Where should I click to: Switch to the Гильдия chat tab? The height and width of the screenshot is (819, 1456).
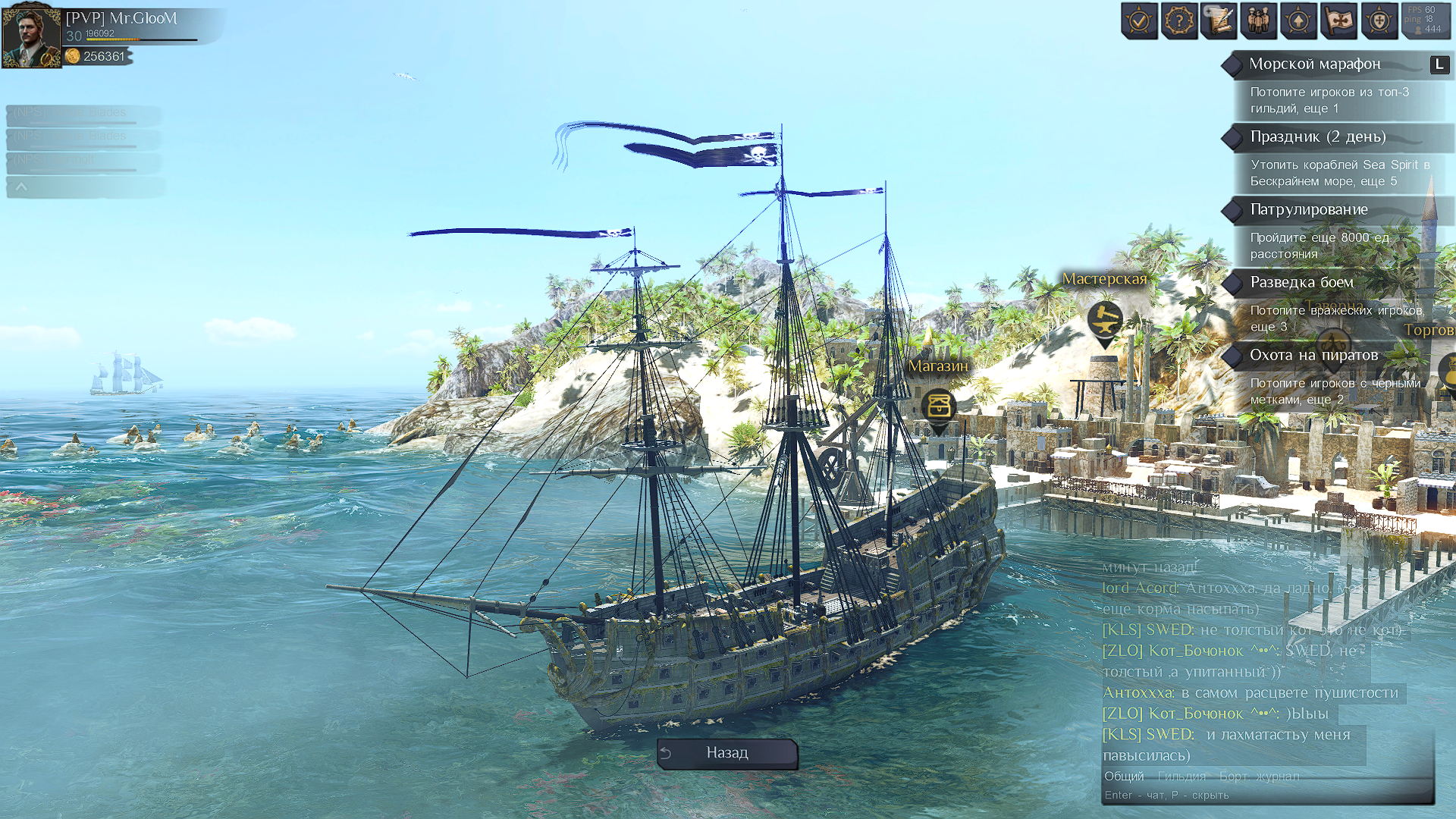pyautogui.click(x=1181, y=777)
